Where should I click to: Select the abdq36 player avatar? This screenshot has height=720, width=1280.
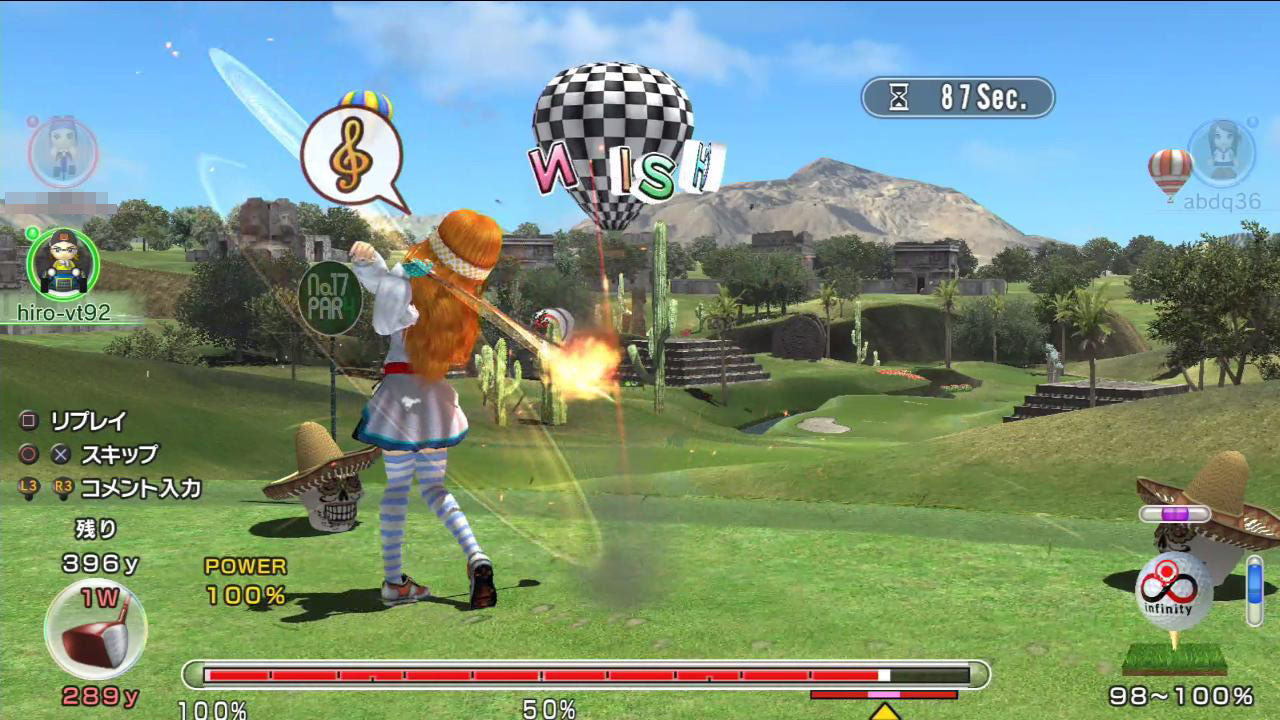[1221, 153]
